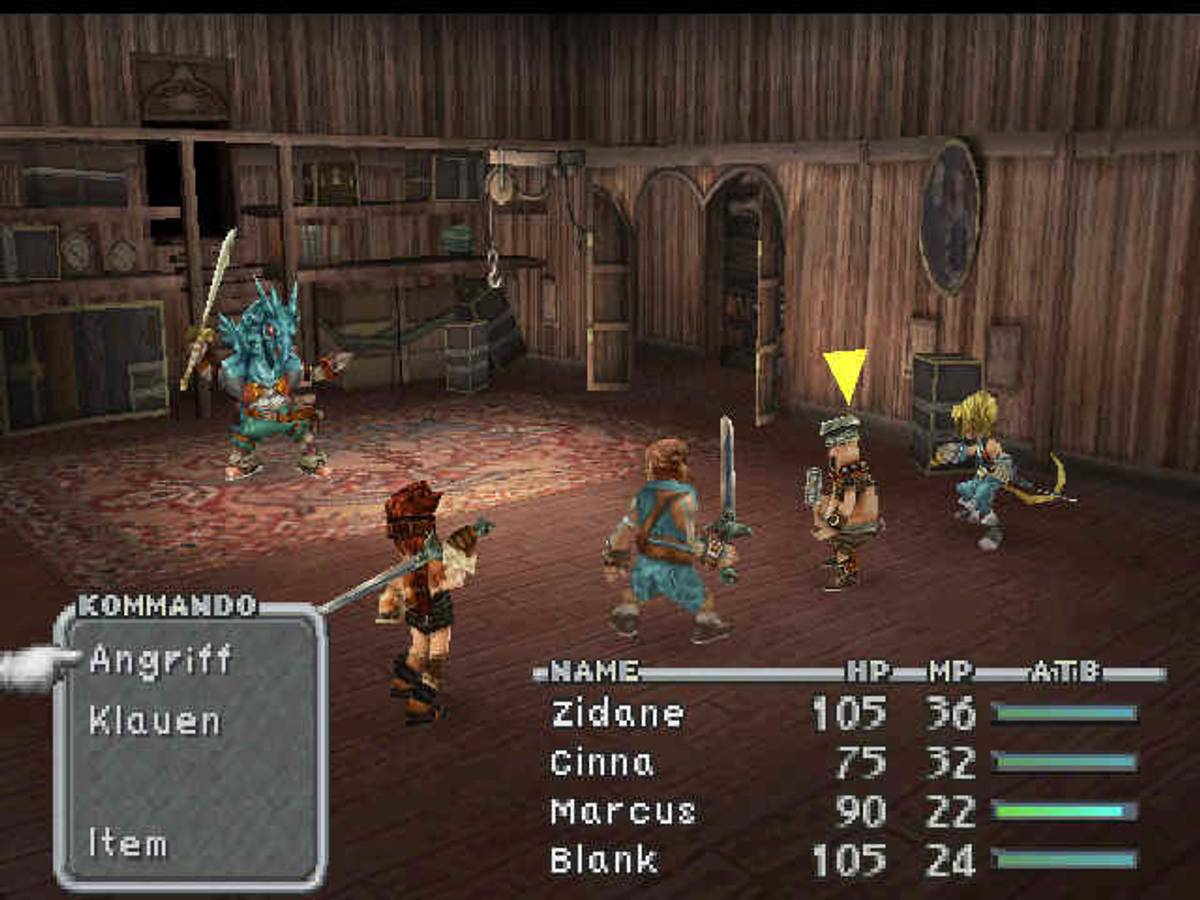
Task: Choose the Klauen command
Action: 155,721
